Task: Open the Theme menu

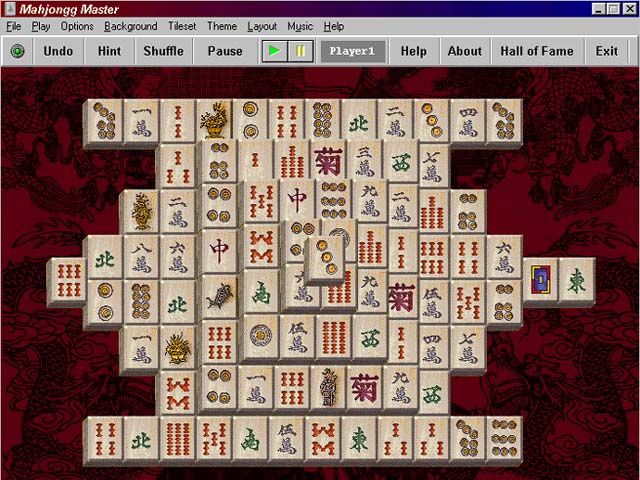Action: tap(222, 26)
